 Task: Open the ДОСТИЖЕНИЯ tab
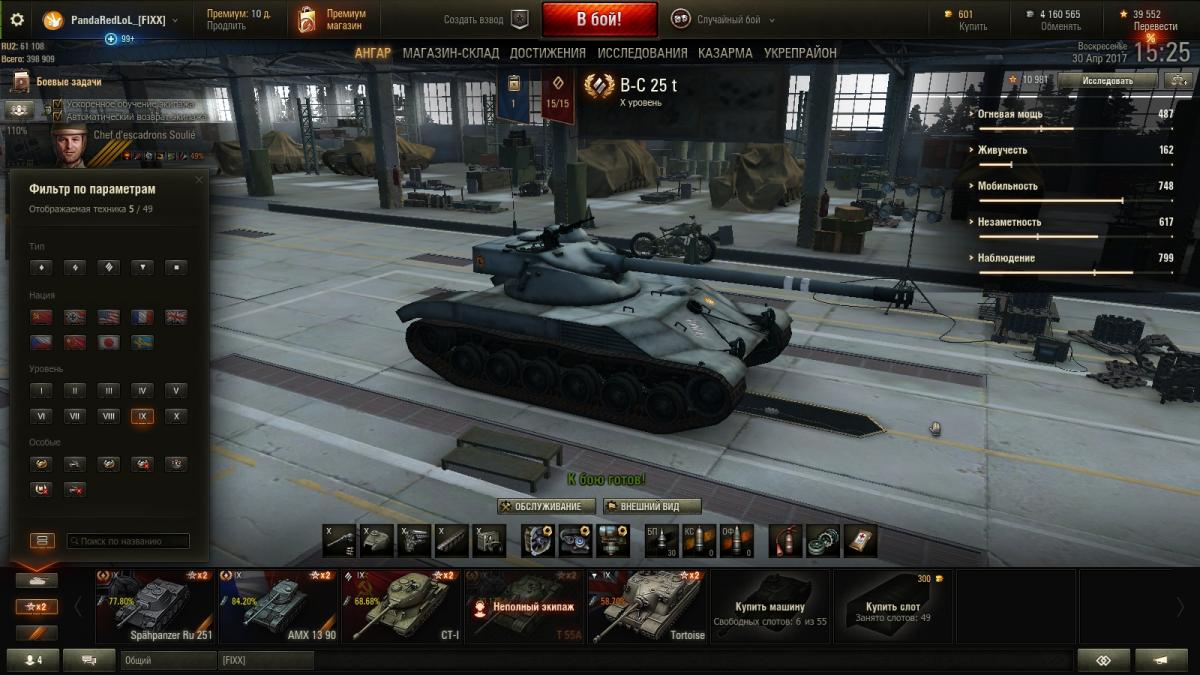click(548, 53)
